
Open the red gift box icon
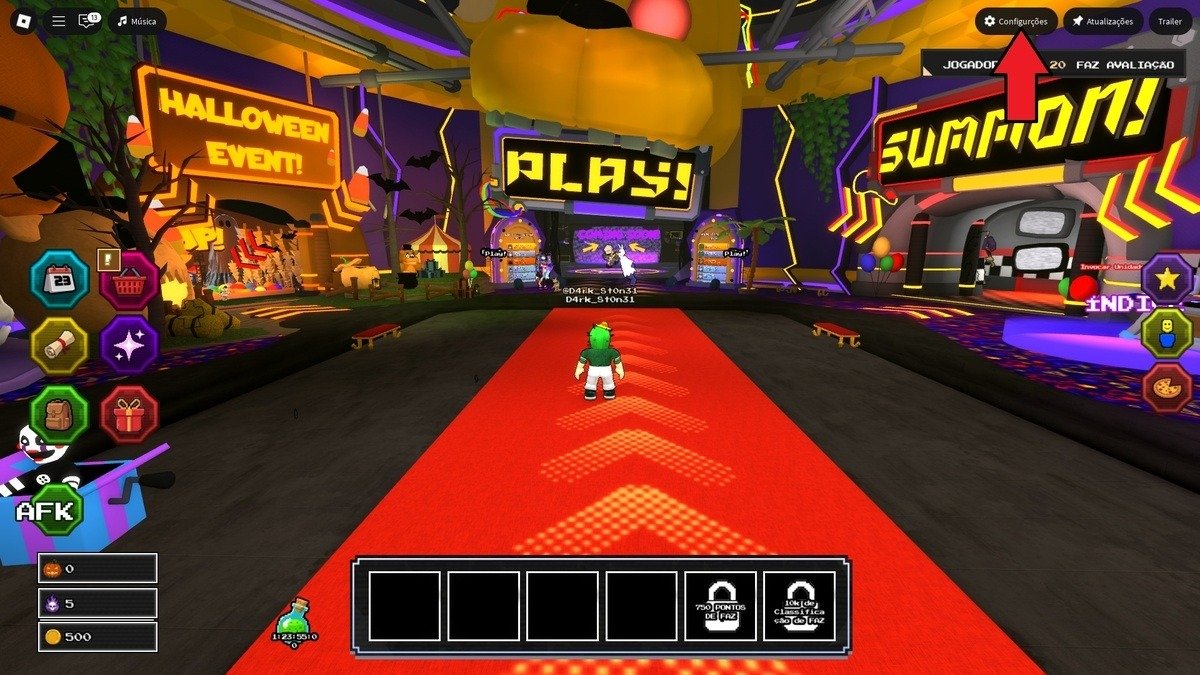[x=129, y=414]
